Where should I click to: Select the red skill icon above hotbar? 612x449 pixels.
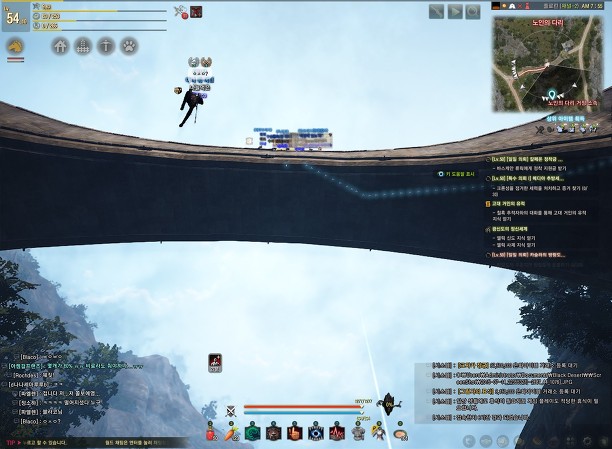pos(215,361)
